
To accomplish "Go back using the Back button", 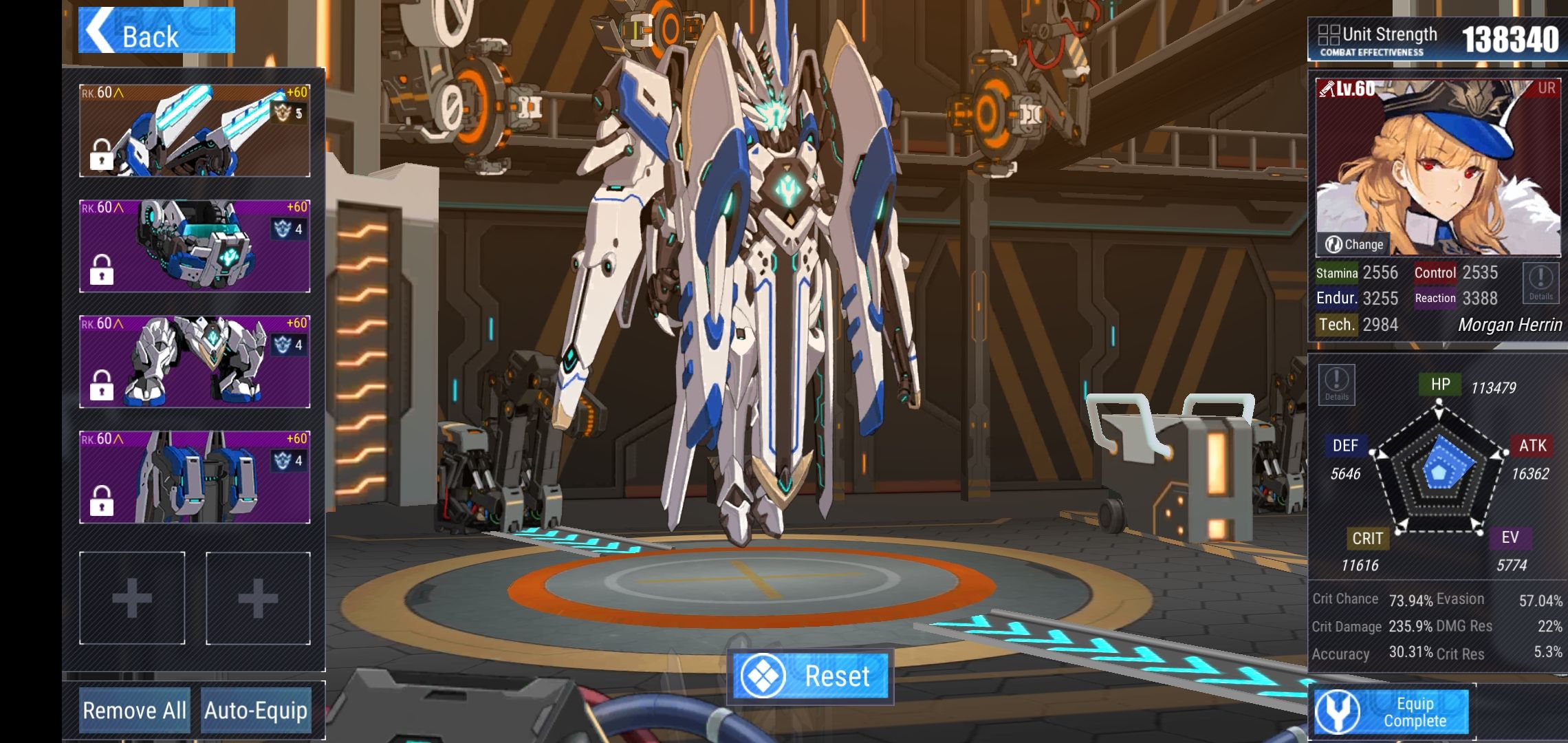I will pyautogui.click(x=156, y=31).
